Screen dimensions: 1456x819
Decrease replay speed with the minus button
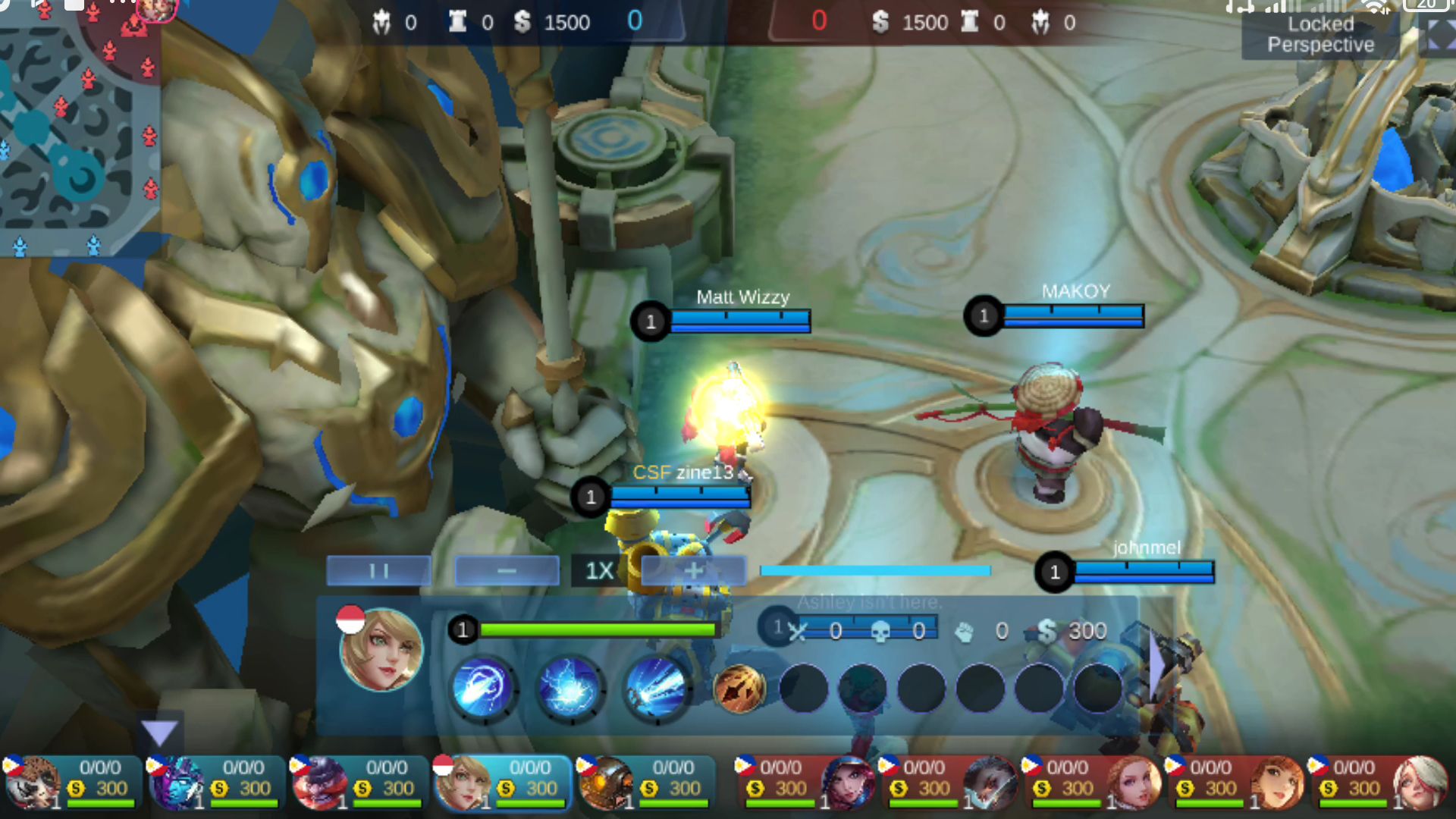tap(507, 570)
